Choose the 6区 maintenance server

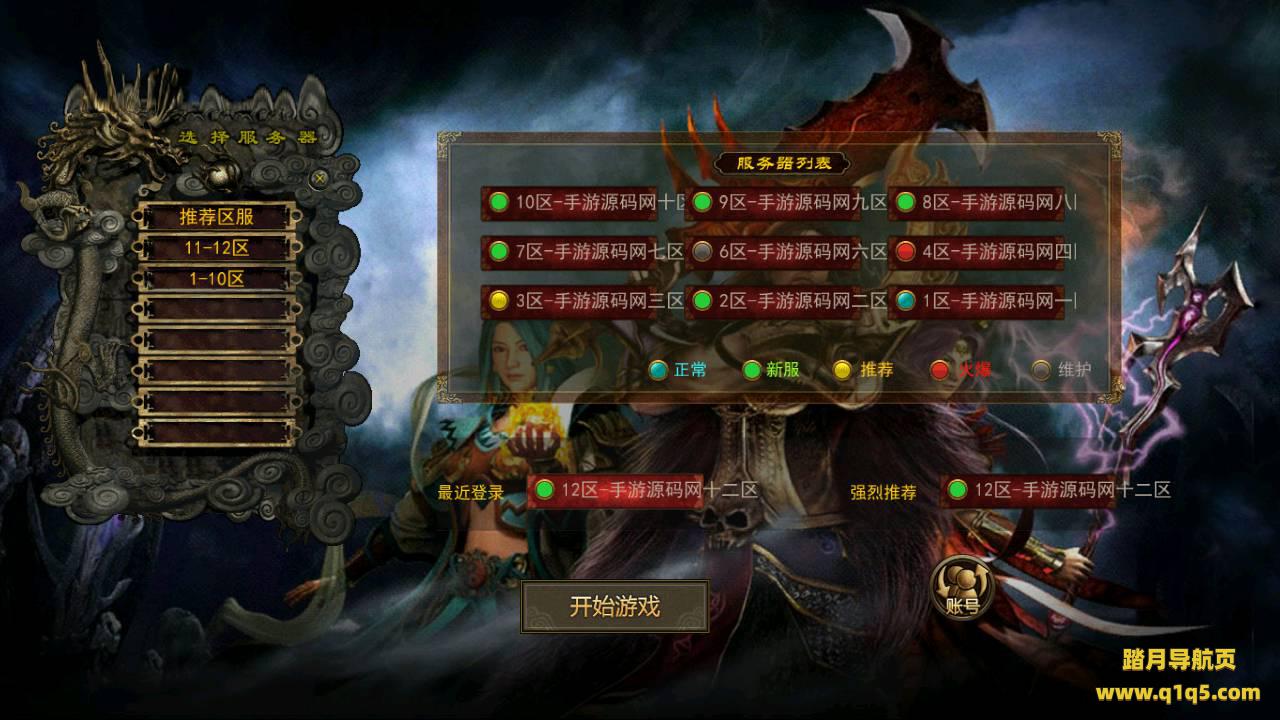pyautogui.click(x=786, y=251)
